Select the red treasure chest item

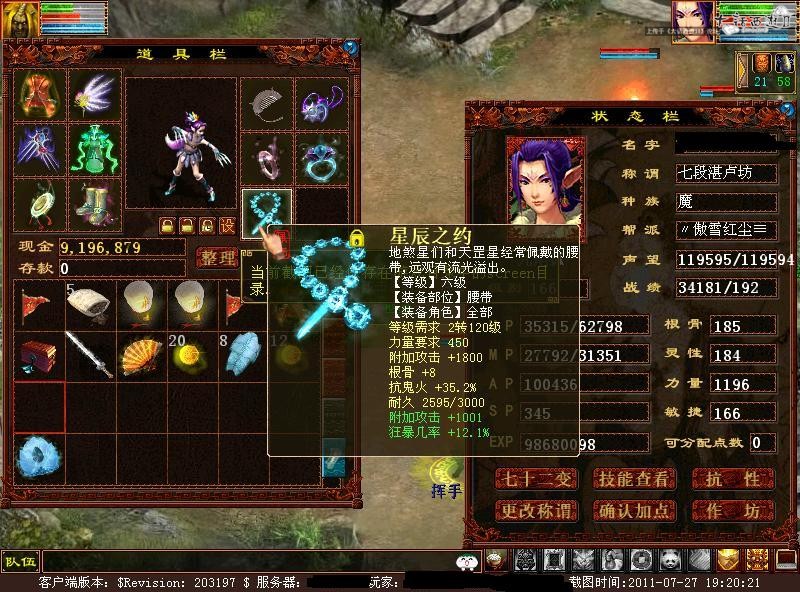pyautogui.click(x=37, y=355)
